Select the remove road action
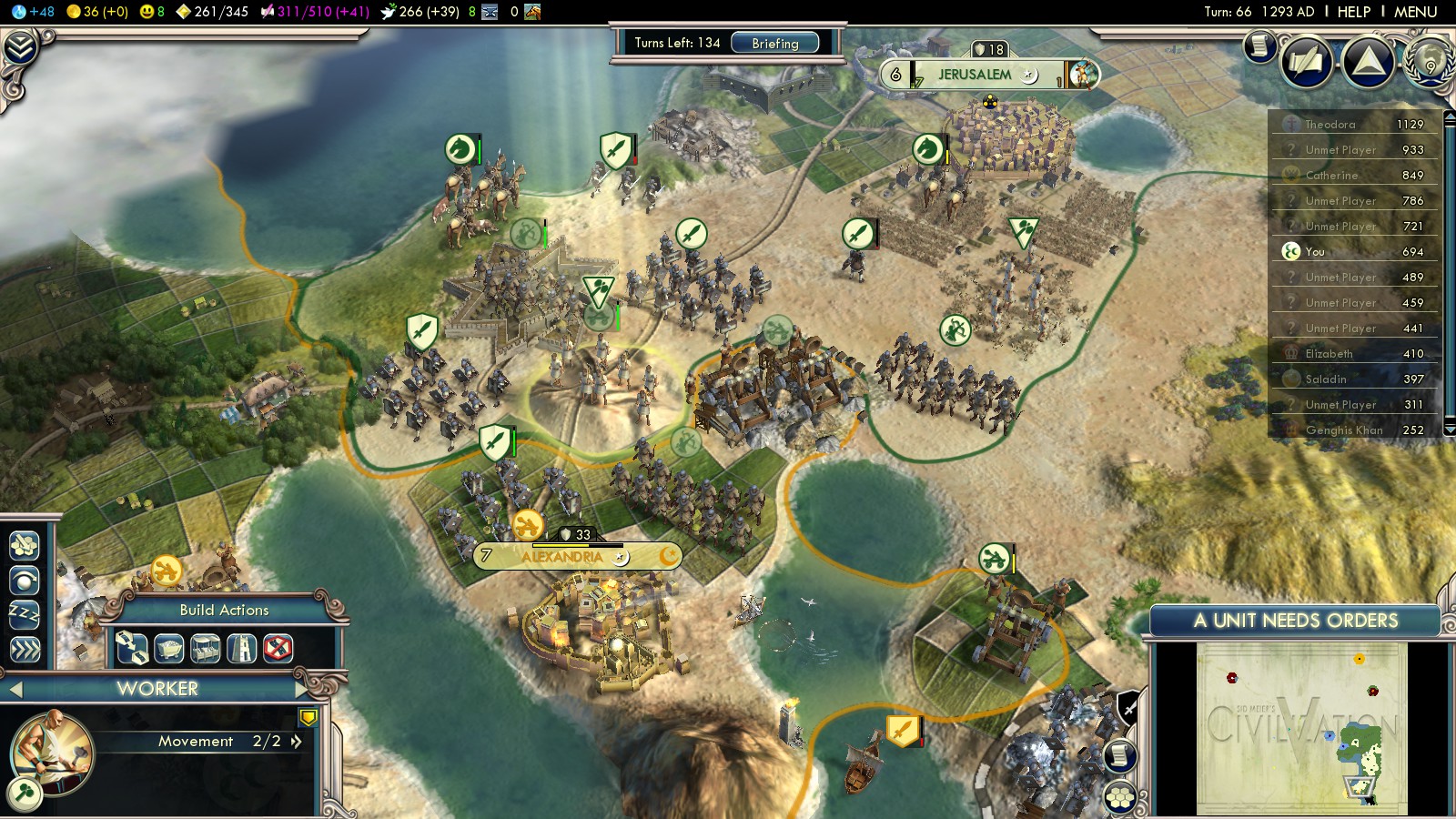The height and width of the screenshot is (819, 1456). [278, 648]
